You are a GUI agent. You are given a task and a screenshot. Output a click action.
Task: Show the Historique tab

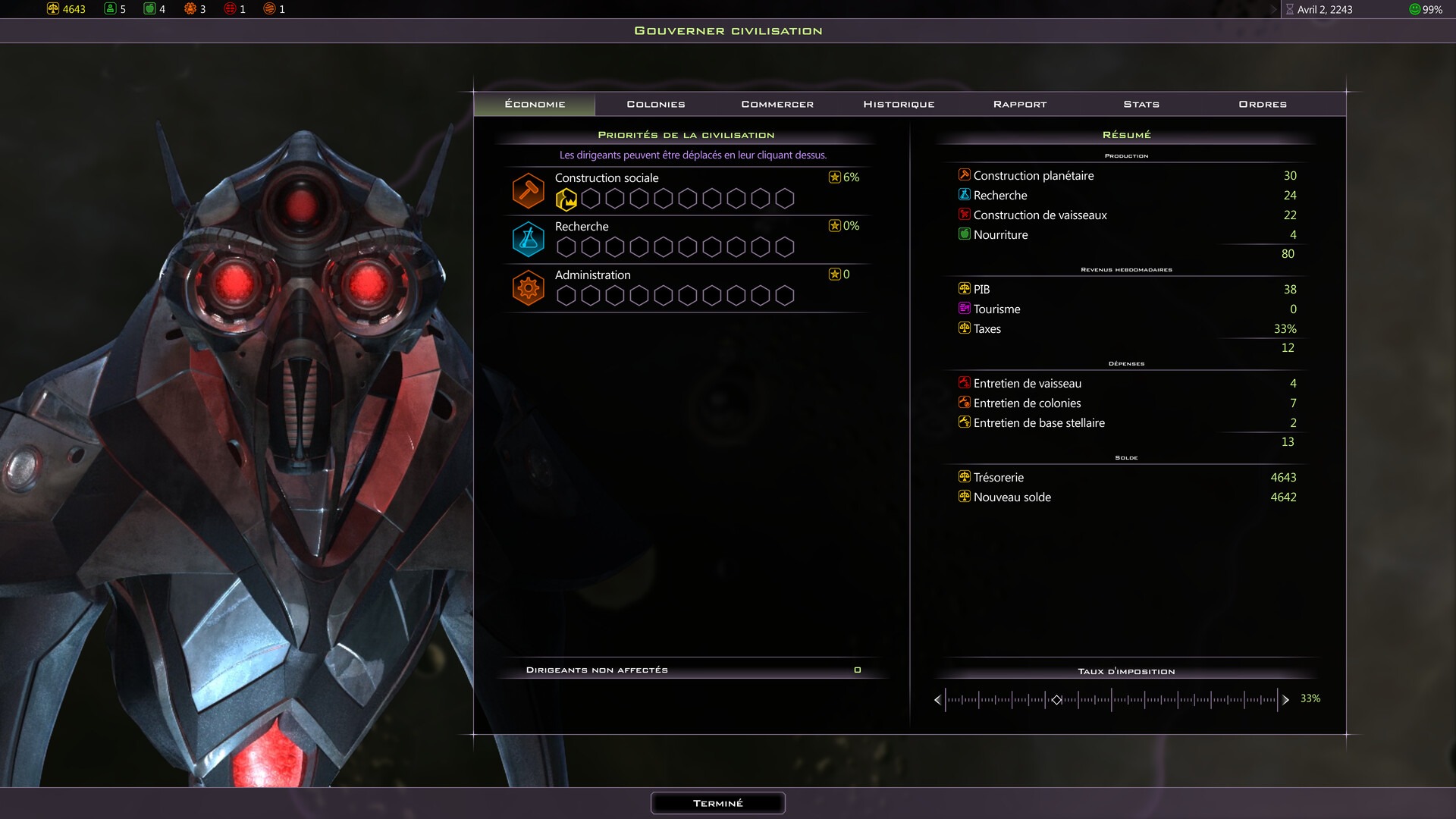(x=899, y=104)
